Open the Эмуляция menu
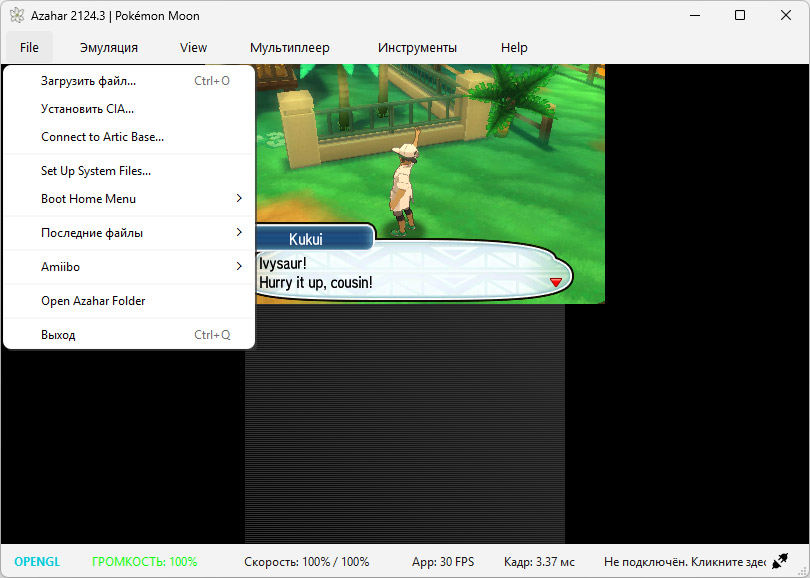Viewport: 810px width, 578px height. (x=109, y=47)
